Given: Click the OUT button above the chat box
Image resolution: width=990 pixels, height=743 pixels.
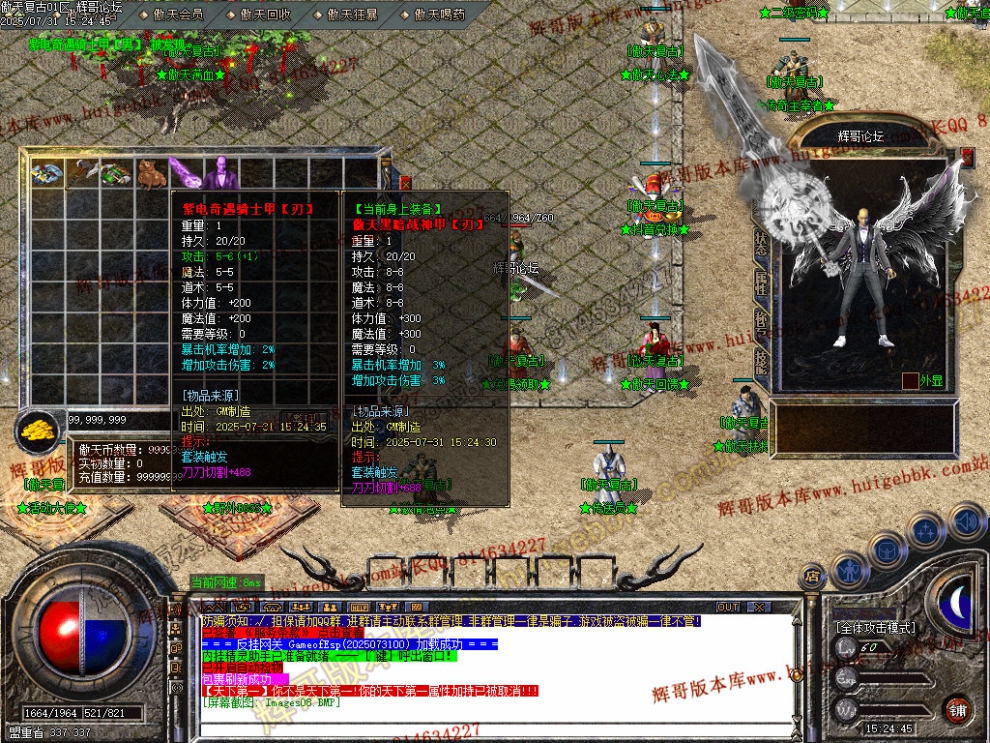Looking at the screenshot, I should pos(728,607).
